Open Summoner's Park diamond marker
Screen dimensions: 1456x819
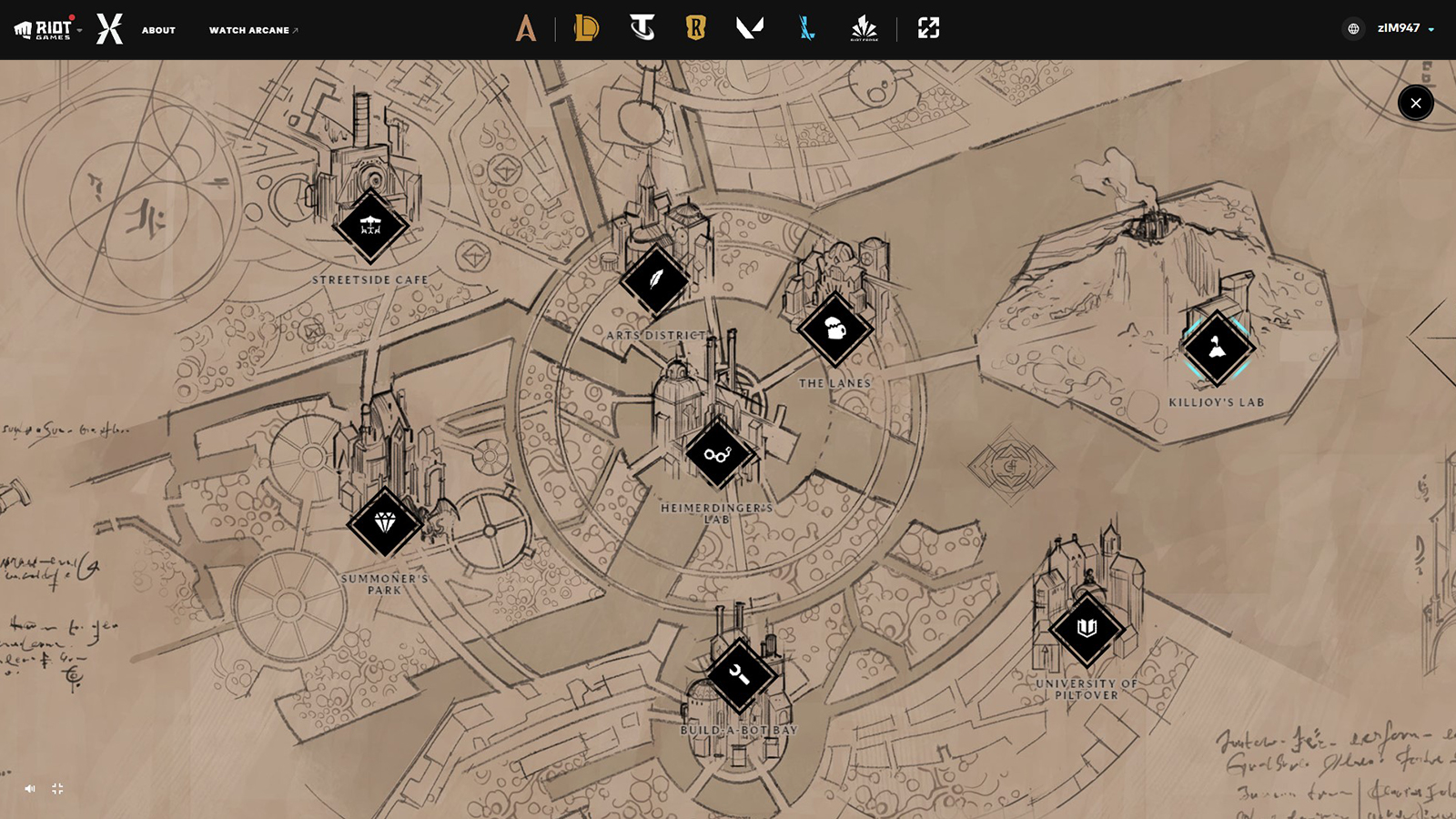[385, 522]
